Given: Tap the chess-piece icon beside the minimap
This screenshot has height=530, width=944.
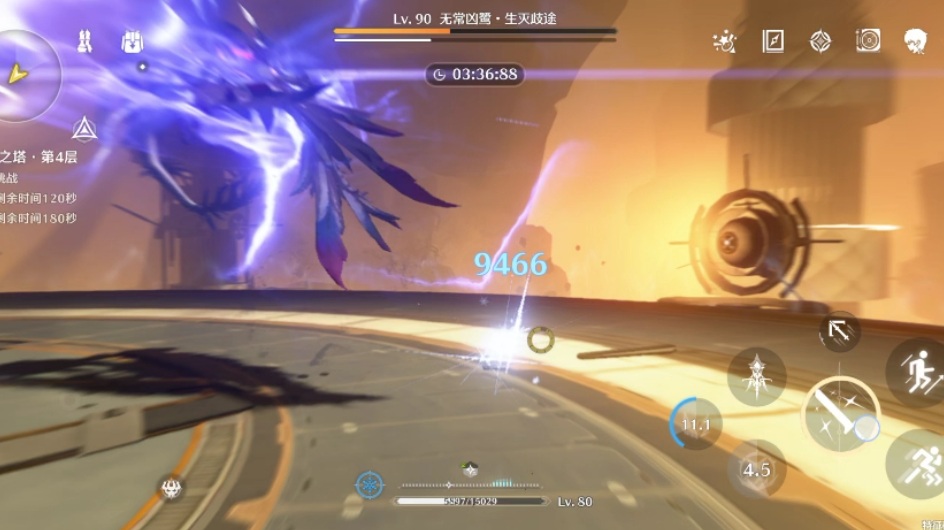Looking at the screenshot, I should (x=85, y=42).
